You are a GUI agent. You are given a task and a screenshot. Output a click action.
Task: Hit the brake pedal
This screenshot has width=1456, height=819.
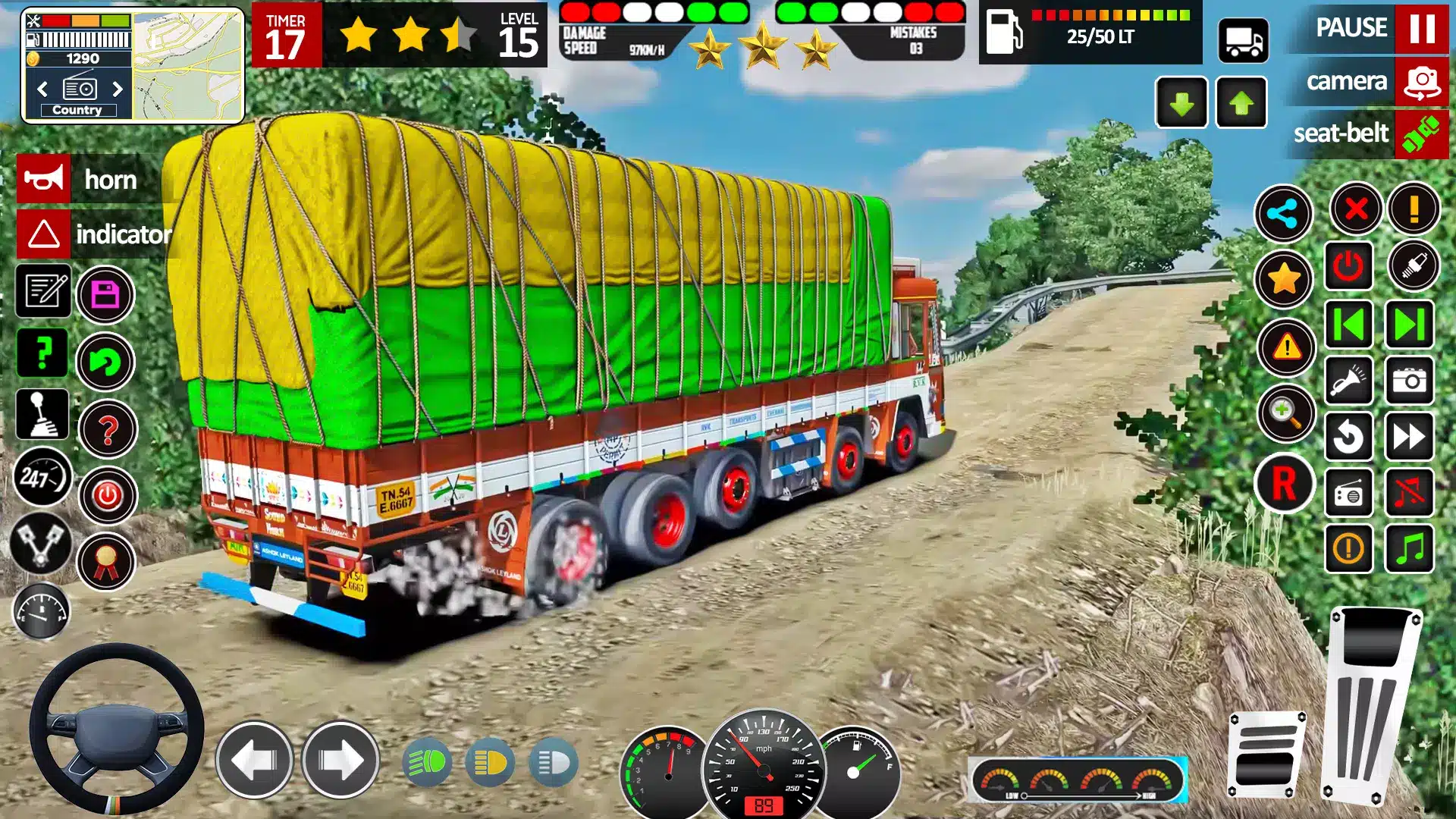(1266, 755)
